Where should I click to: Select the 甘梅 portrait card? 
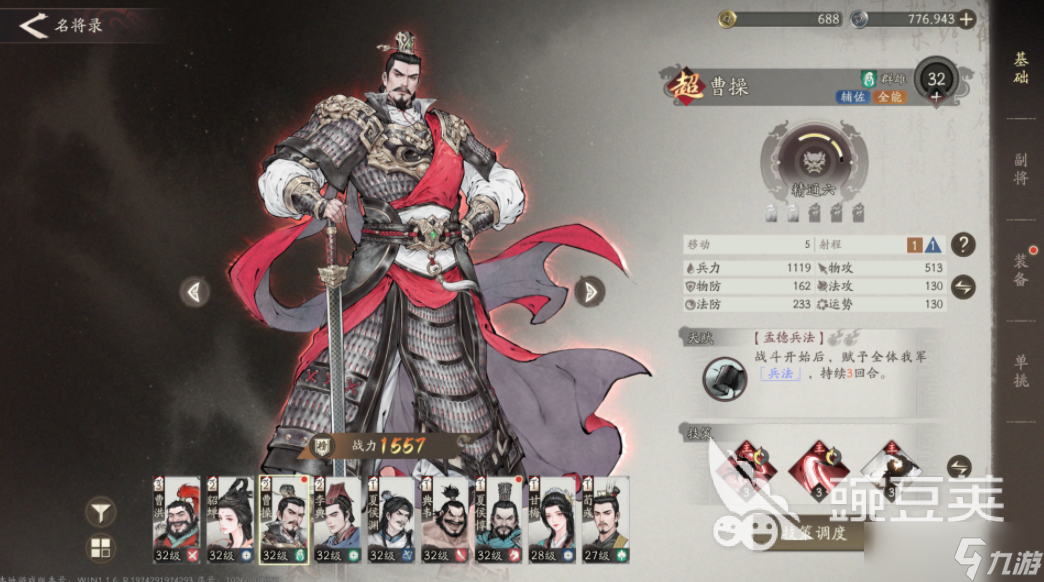coord(552,520)
